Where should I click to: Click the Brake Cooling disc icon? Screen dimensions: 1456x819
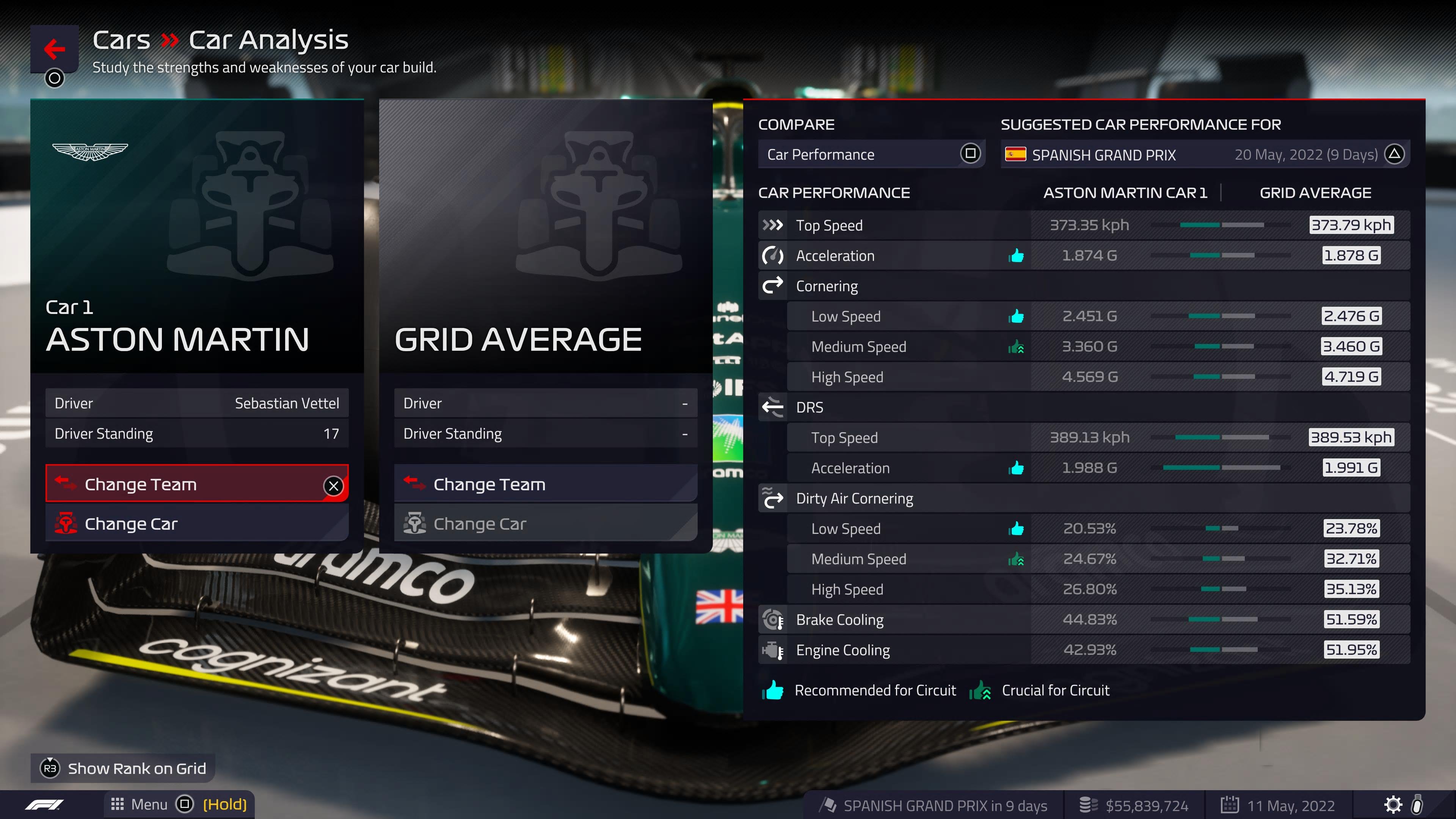pos(773,620)
